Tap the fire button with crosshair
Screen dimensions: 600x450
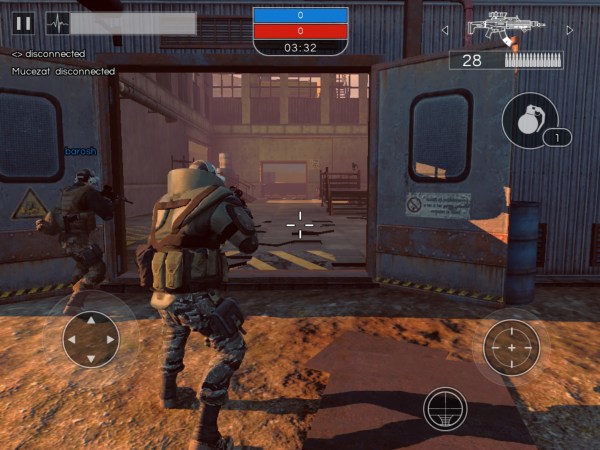coord(511,347)
